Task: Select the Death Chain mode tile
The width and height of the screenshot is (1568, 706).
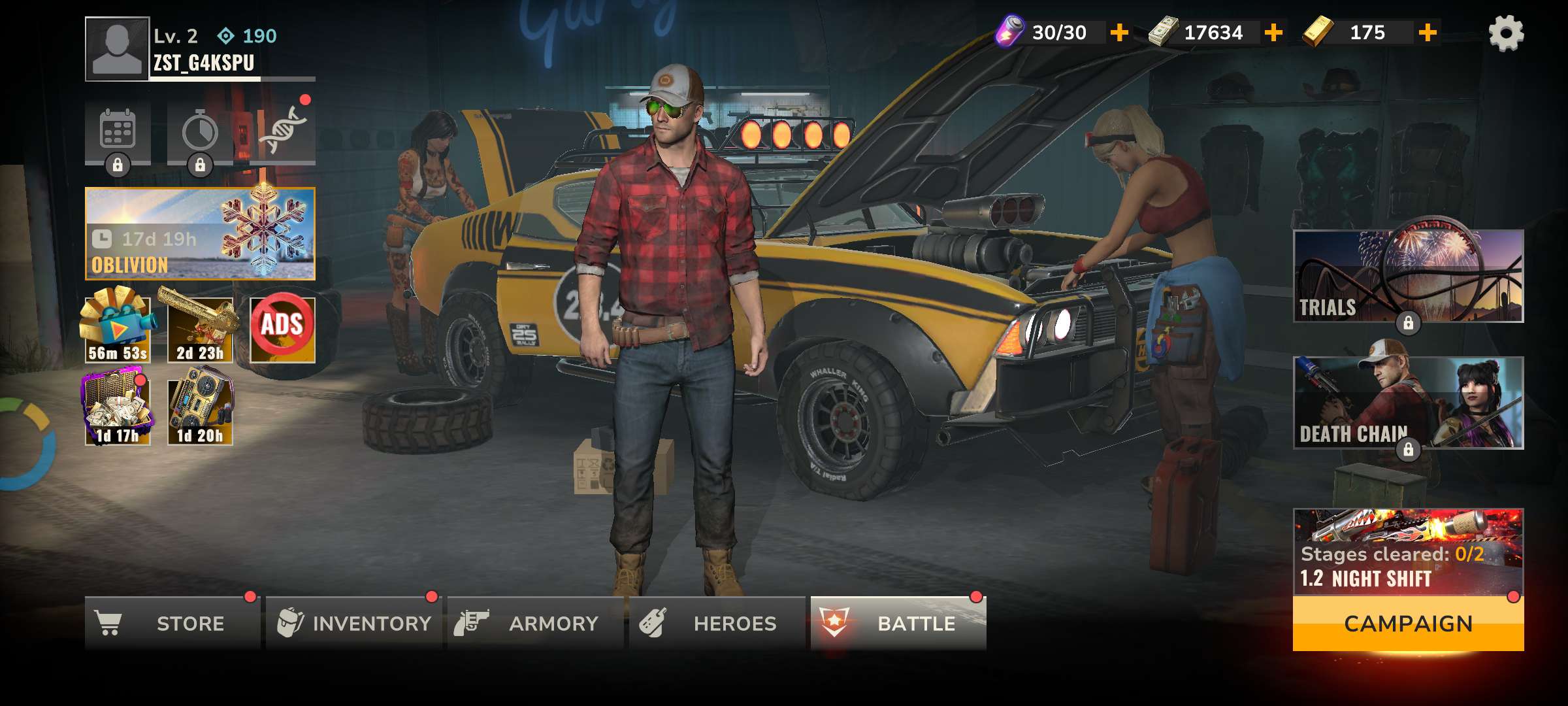Action: pyautogui.click(x=1408, y=403)
